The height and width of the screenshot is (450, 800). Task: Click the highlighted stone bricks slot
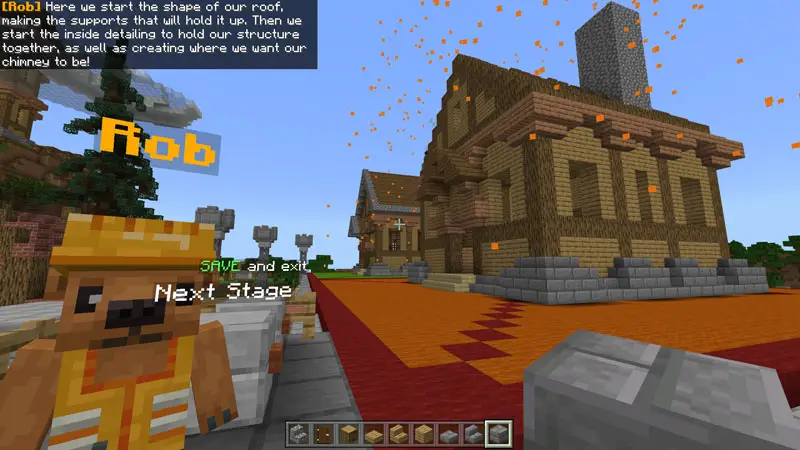499,433
